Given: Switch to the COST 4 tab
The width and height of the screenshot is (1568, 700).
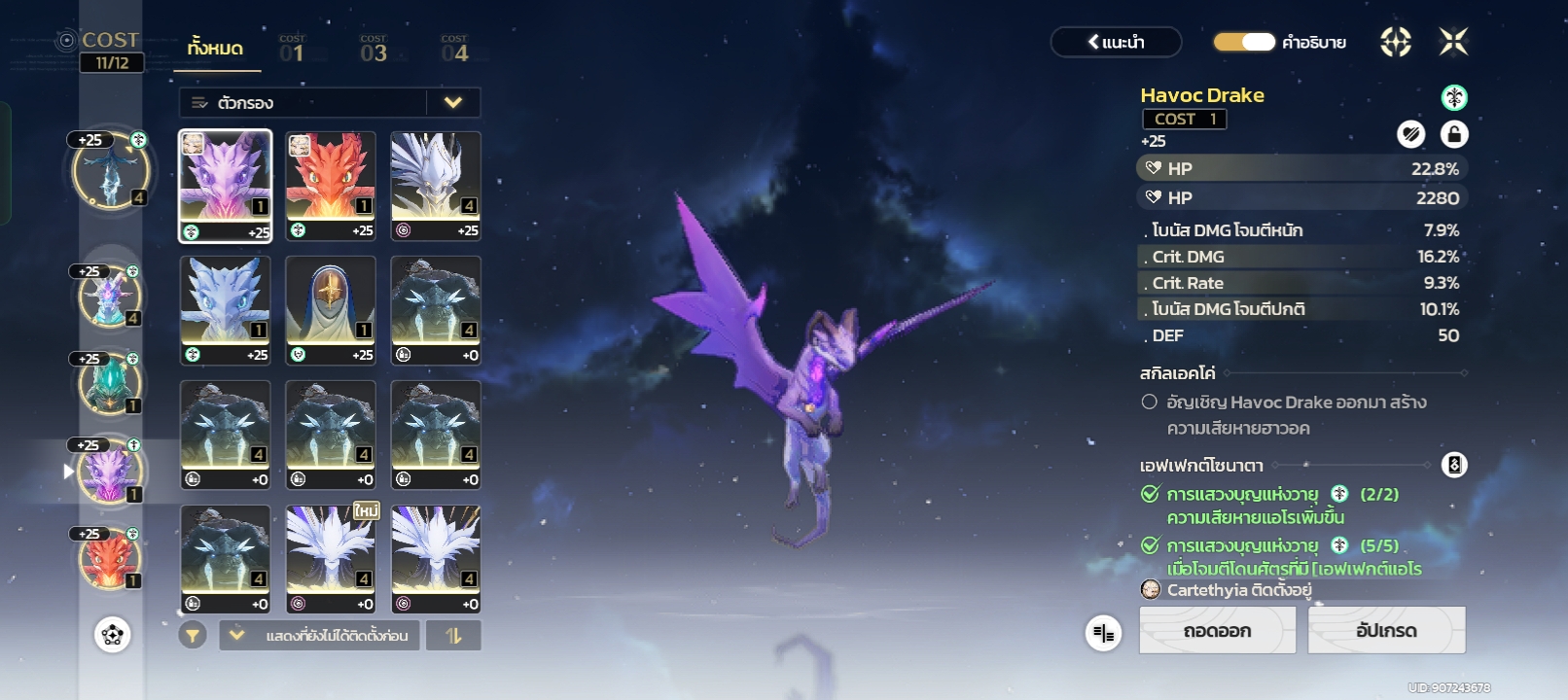Looking at the screenshot, I should point(454,49).
